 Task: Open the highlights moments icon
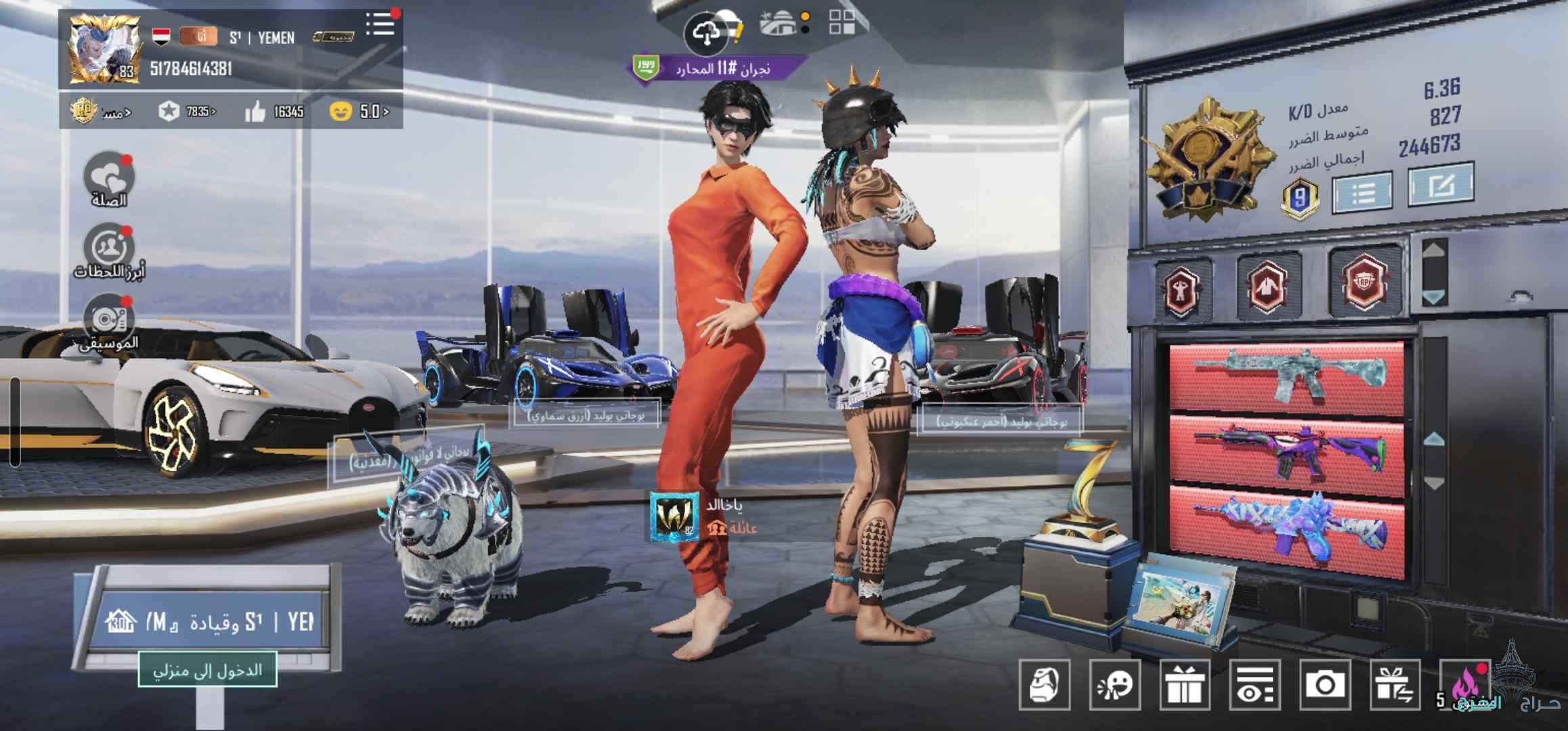109,248
